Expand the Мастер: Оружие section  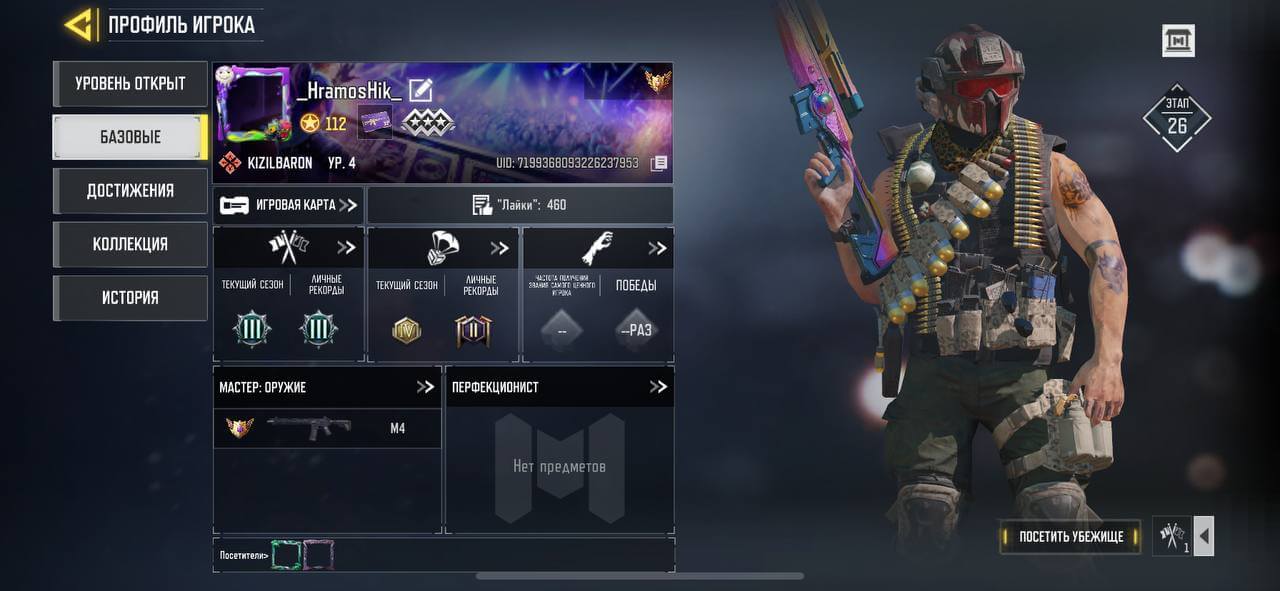pos(425,387)
